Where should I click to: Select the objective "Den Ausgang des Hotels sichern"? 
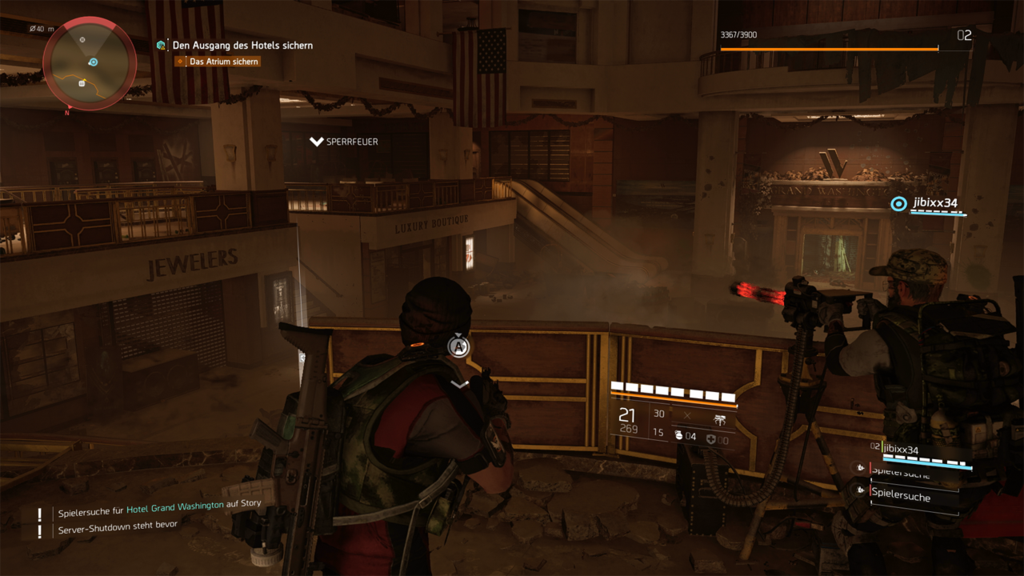tap(242, 45)
